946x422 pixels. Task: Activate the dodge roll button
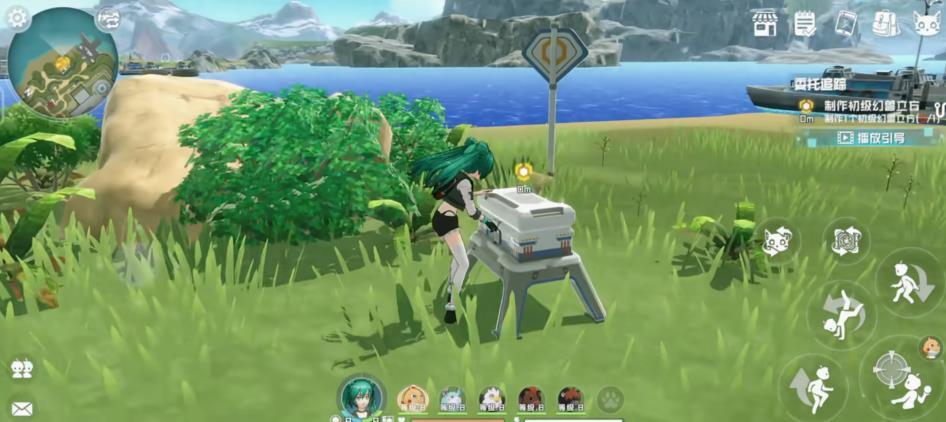[x=841, y=314]
